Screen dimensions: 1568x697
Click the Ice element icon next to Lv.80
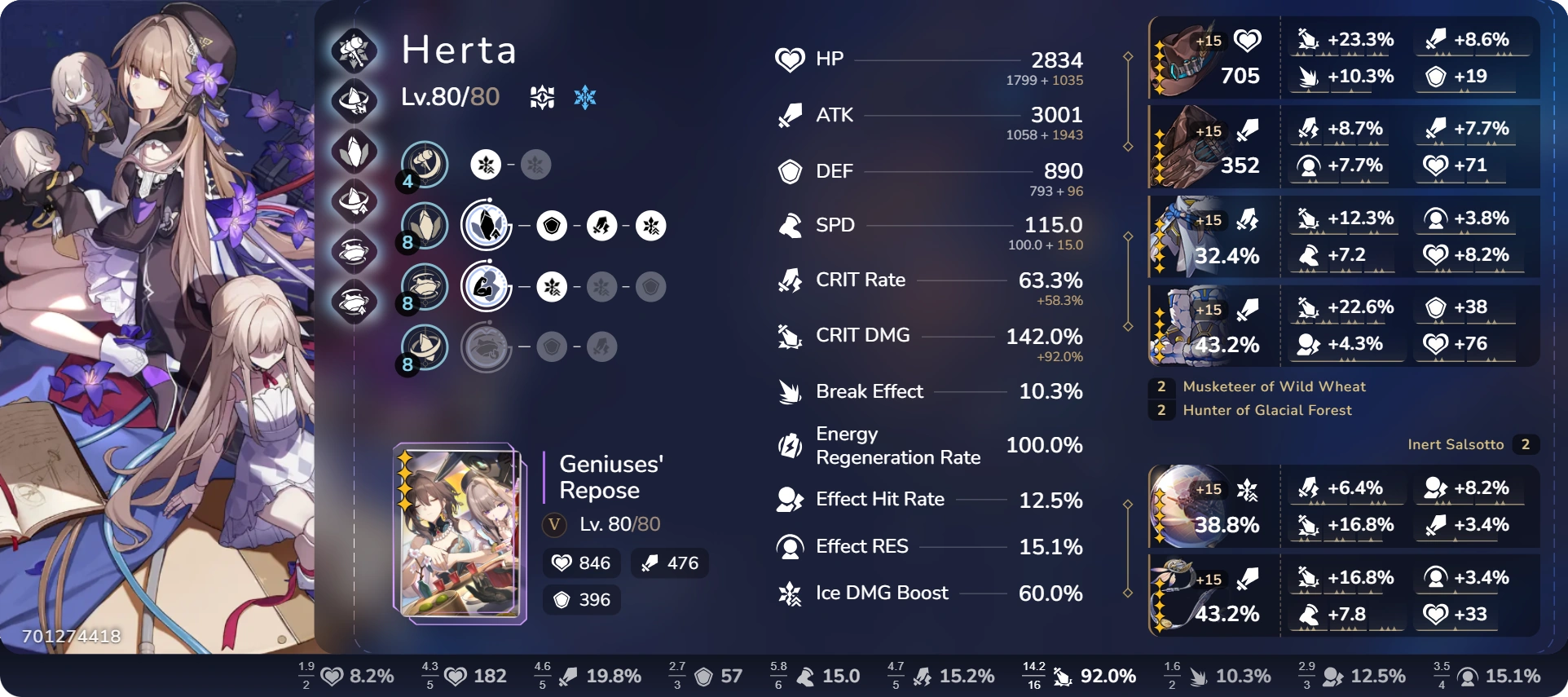[585, 96]
